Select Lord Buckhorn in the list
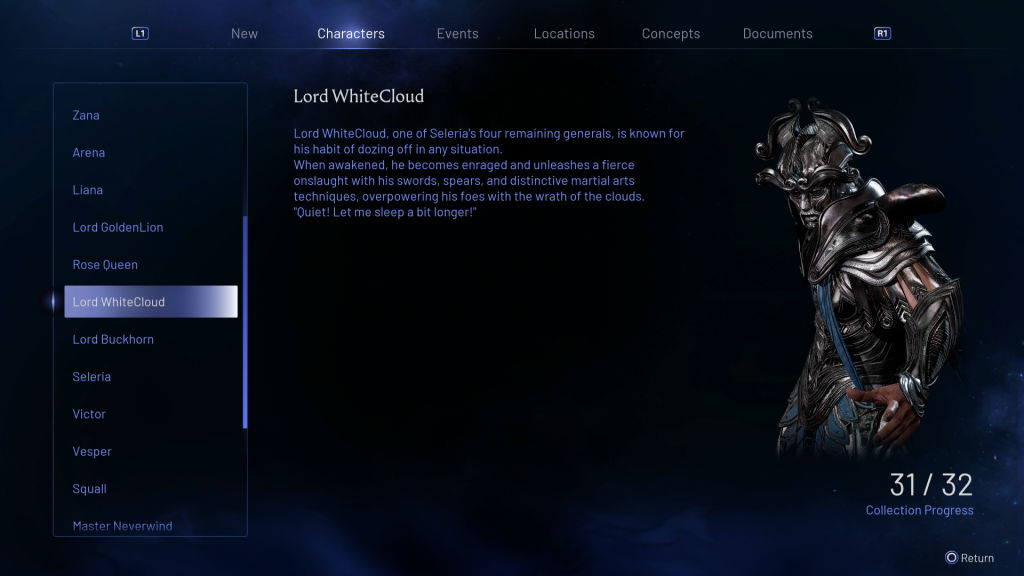This screenshot has height=576, width=1024. pyautogui.click(x=113, y=339)
